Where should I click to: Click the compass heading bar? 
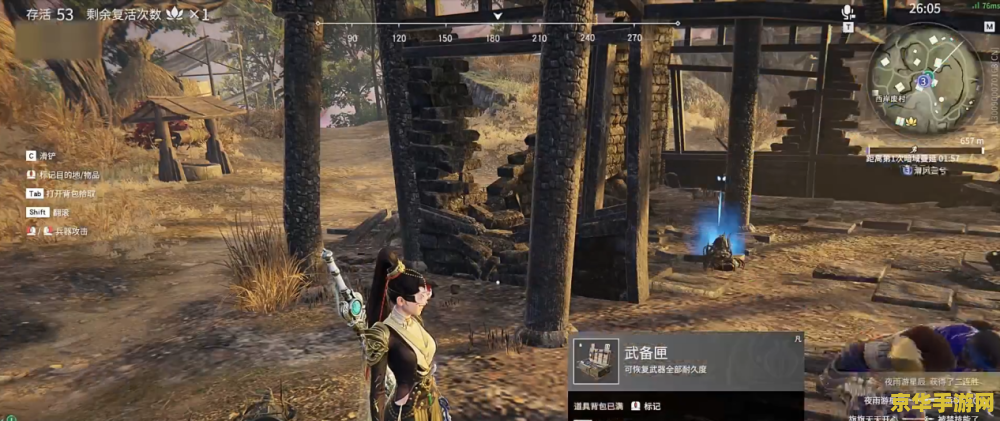click(x=497, y=23)
